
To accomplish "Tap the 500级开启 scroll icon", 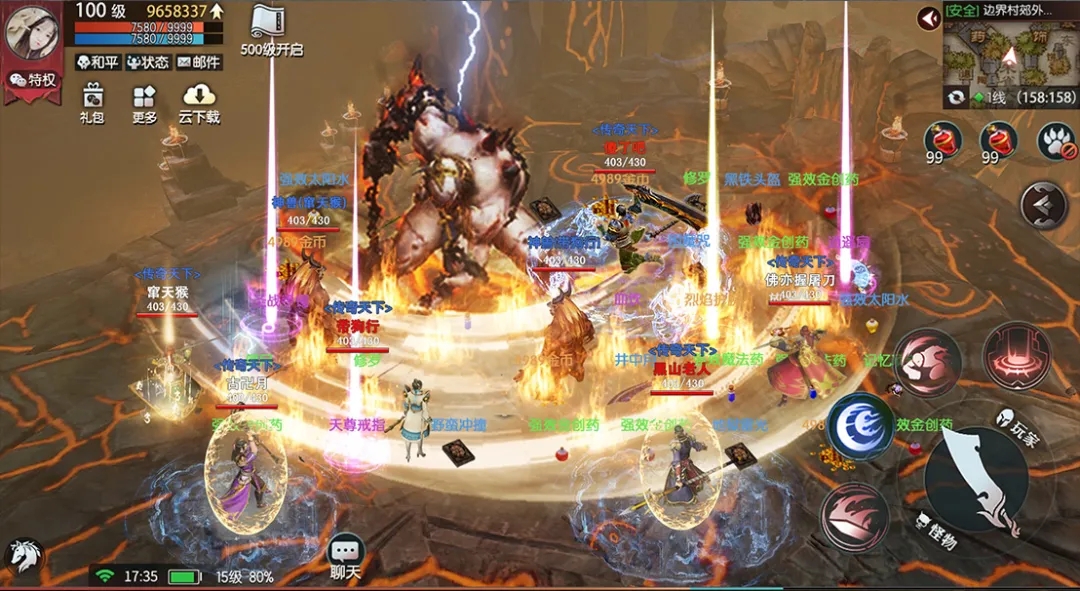I will (271, 28).
